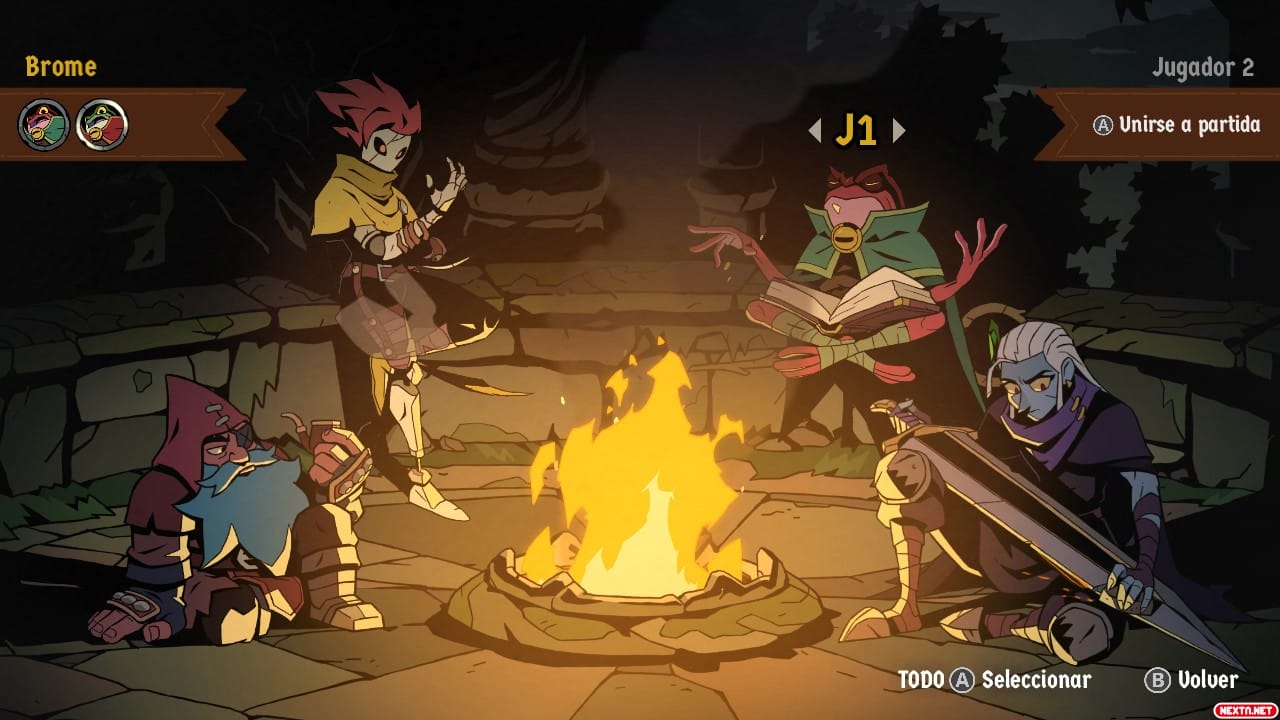This screenshot has width=1280, height=720.
Task: Click the left arrow beside J1
Action: coord(815,130)
